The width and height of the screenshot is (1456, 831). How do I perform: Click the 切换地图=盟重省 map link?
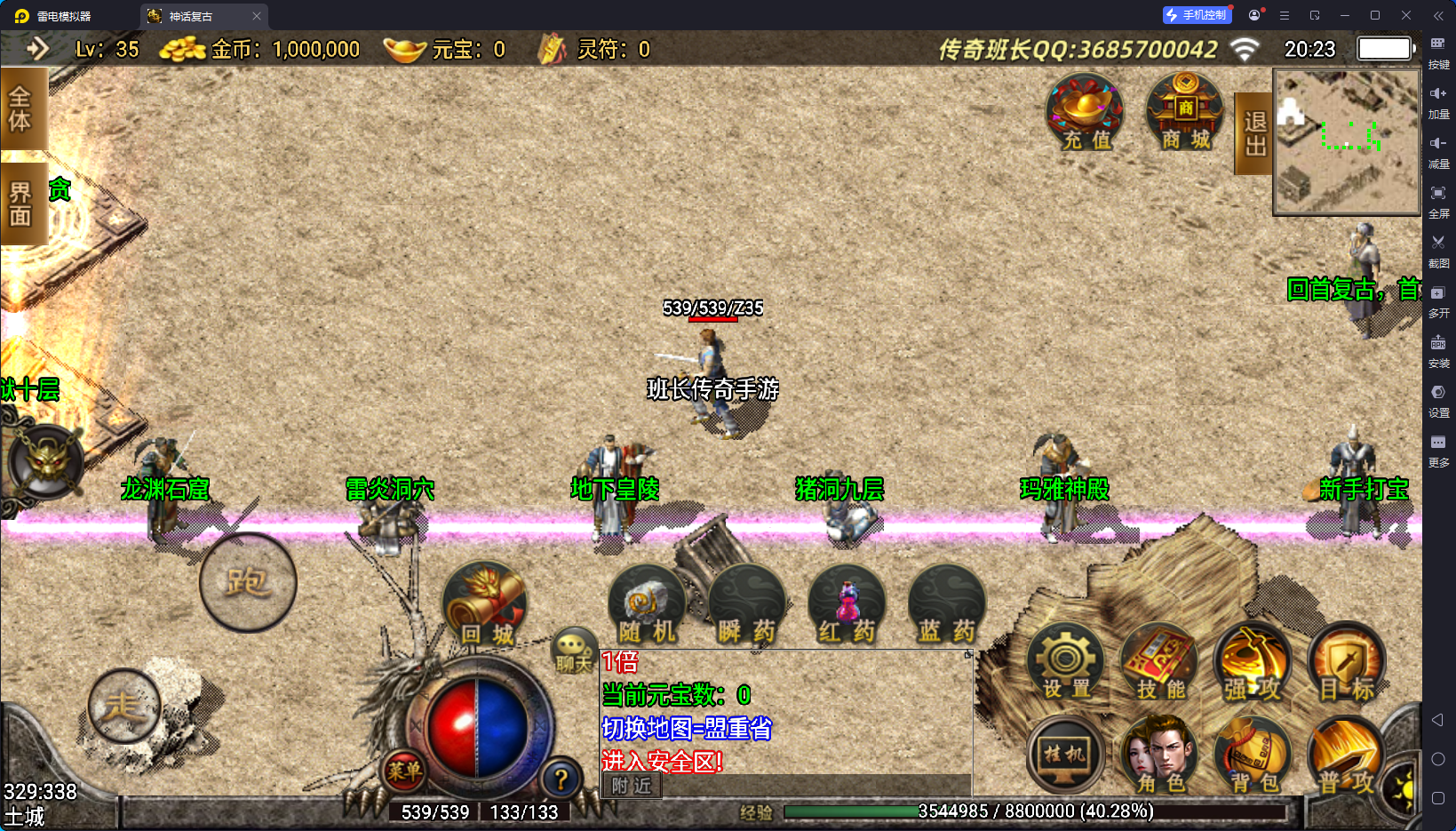686,729
